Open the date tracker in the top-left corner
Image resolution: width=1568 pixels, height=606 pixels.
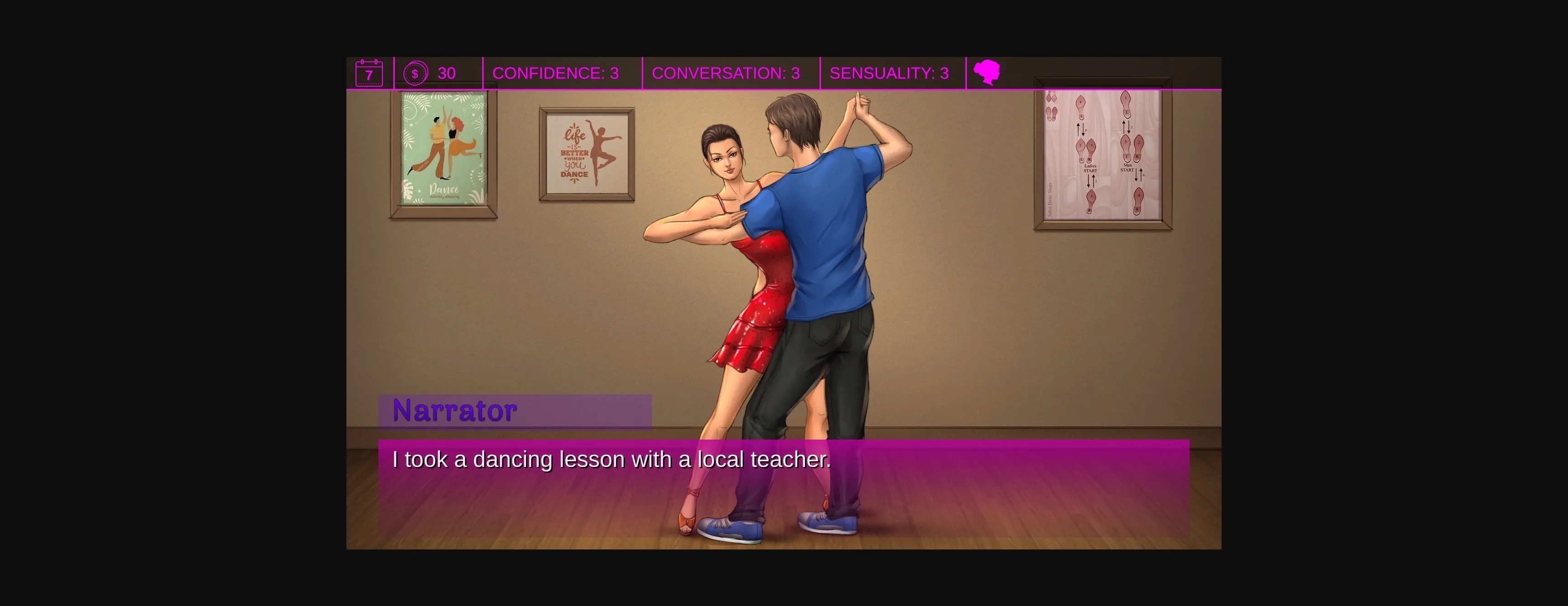tap(369, 73)
